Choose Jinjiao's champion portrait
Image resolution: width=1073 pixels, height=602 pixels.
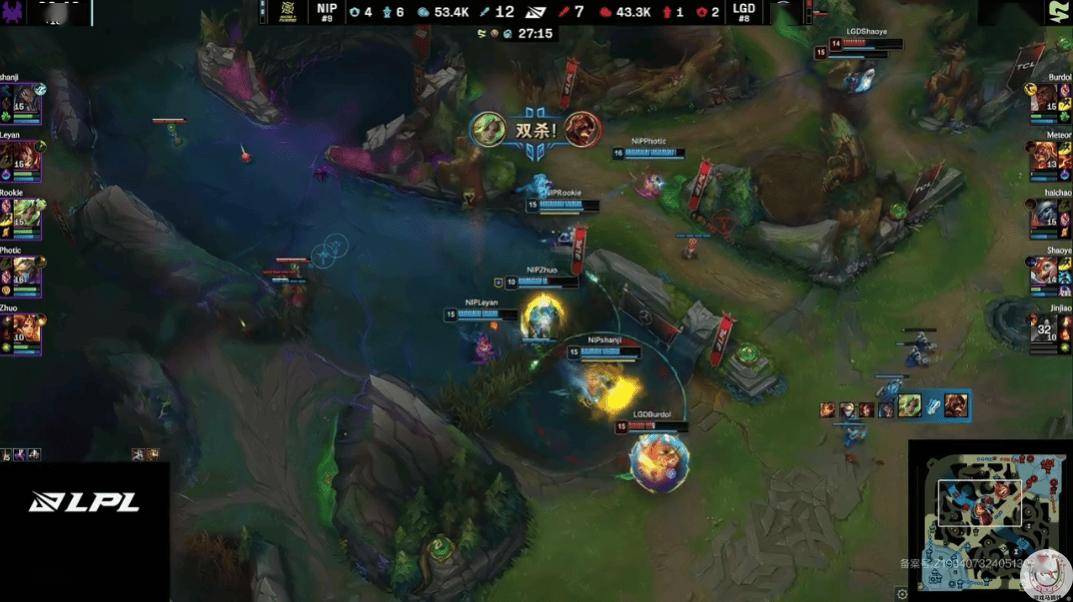pos(1046,330)
